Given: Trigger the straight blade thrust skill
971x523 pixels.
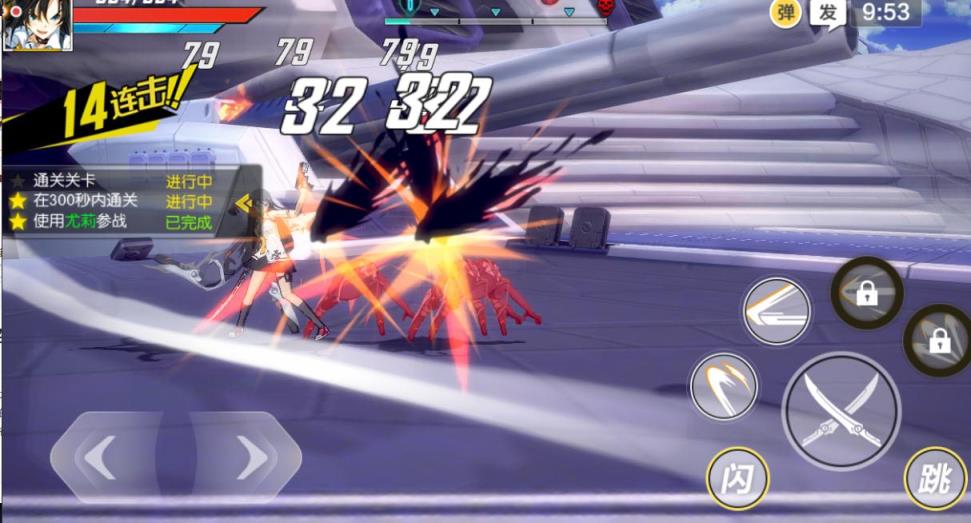Looking at the screenshot, I should point(776,310).
